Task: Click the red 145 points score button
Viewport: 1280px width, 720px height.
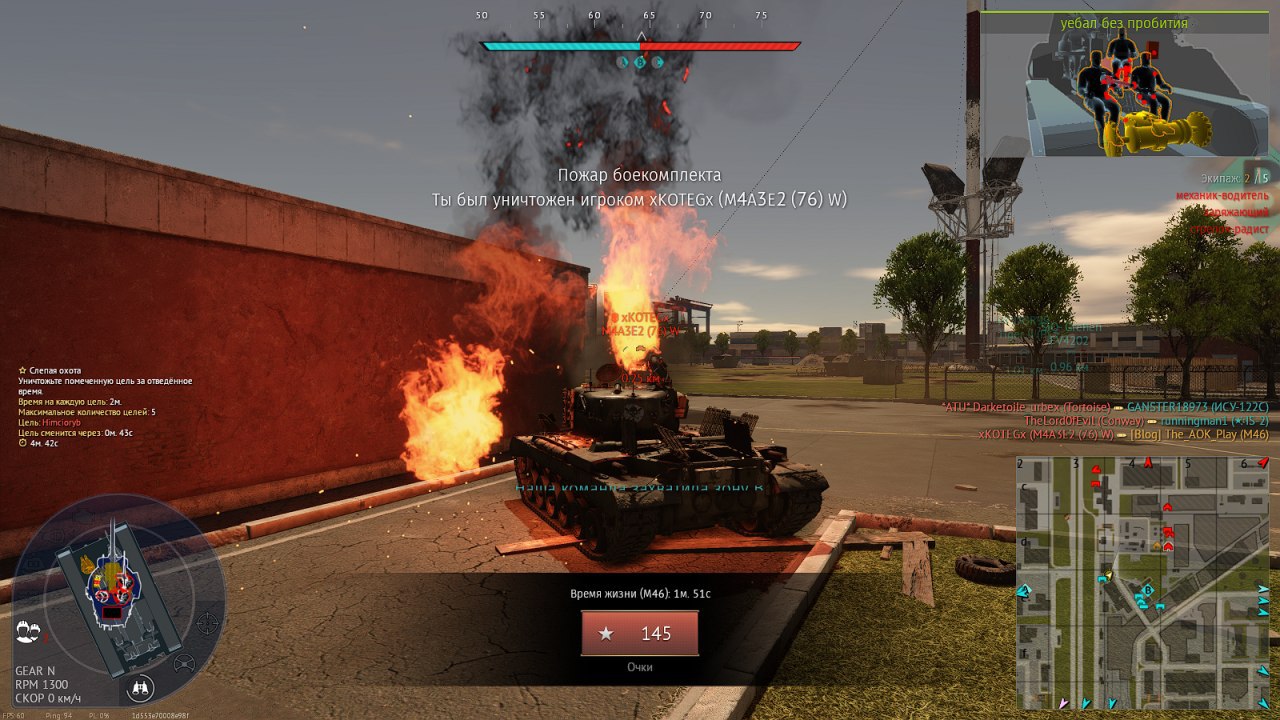Action: (640, 633)
